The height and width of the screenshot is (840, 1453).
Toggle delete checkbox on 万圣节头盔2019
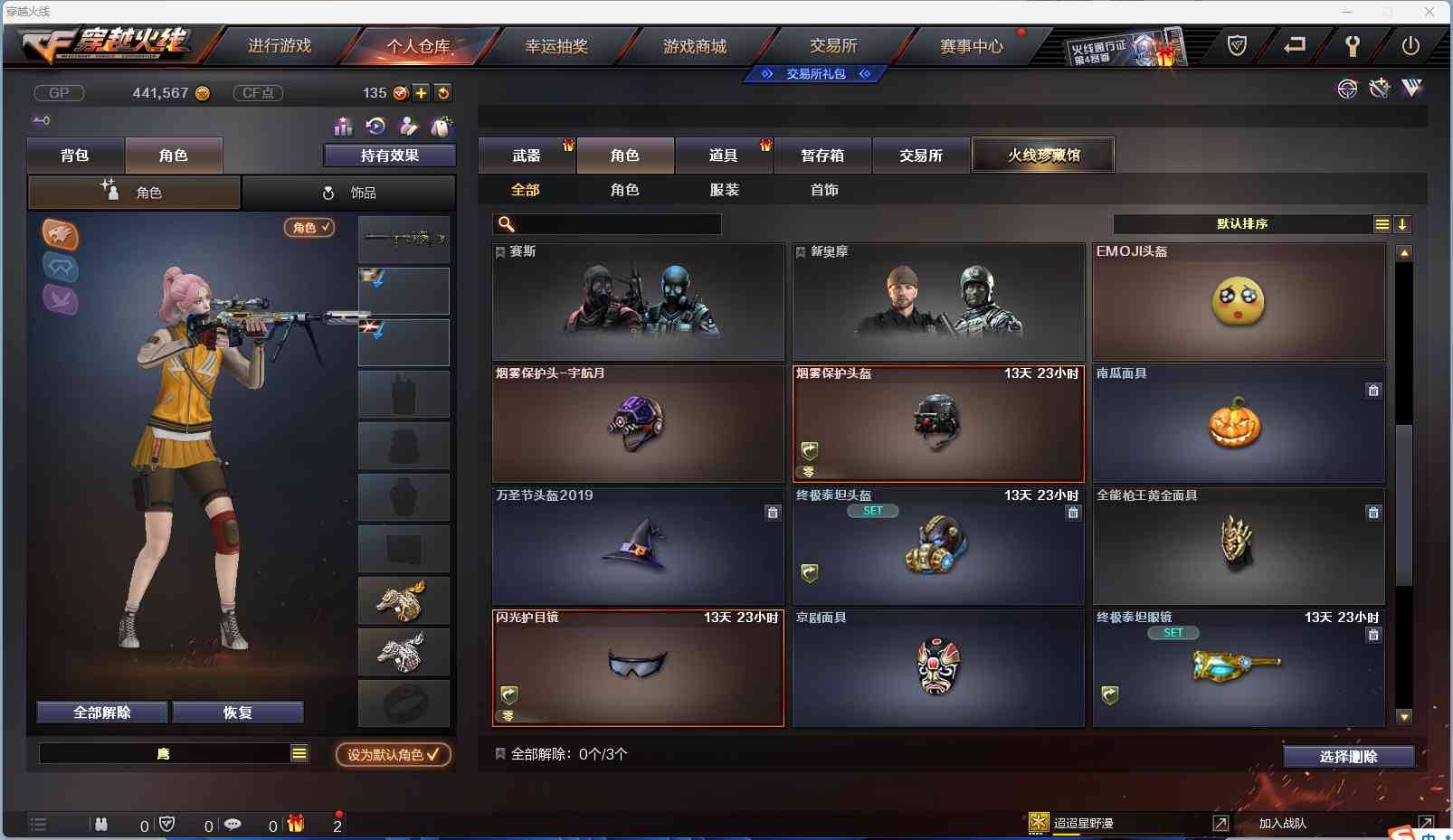(774, 513)
